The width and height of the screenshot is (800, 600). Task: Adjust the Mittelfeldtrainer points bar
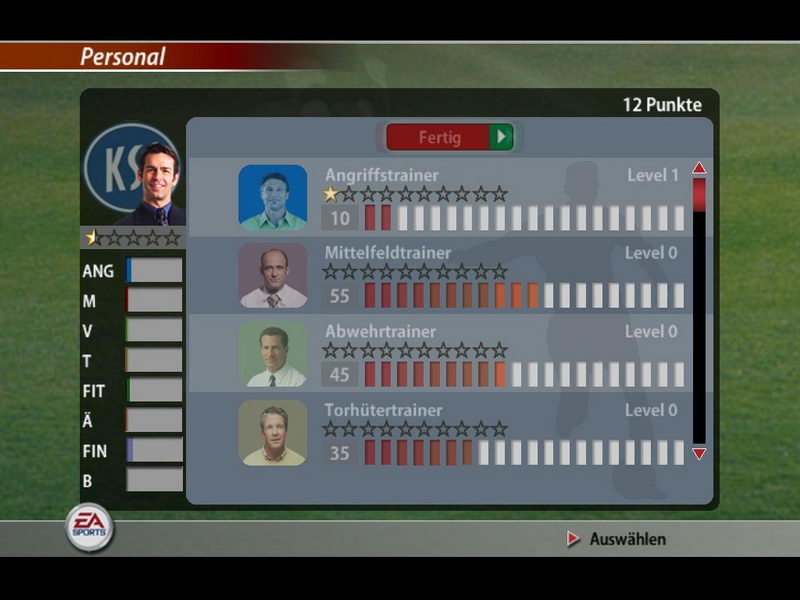coord(524,295)
